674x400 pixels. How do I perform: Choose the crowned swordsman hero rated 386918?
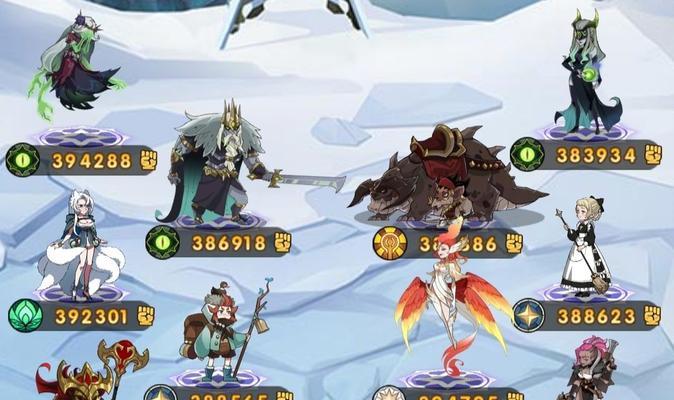[218, 165]
